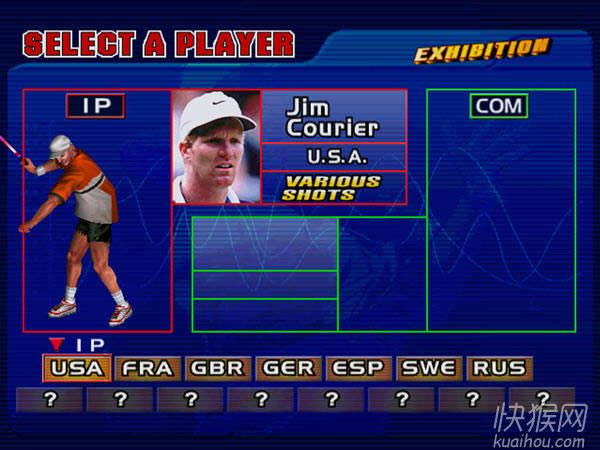The width and height of the screenshot is (600, 450).
Task: Select the GER country tile
Action: pyautogui.click(x=288, y=368)
